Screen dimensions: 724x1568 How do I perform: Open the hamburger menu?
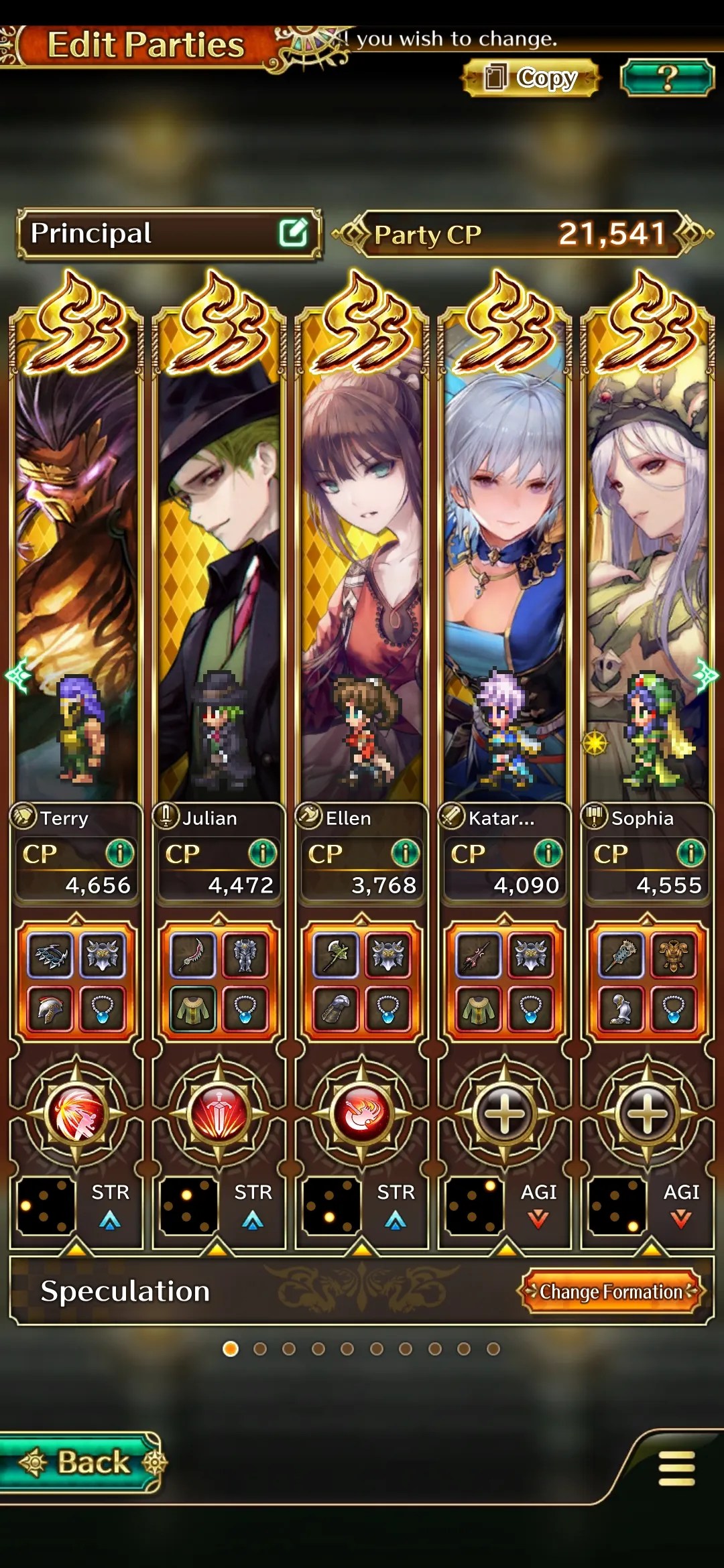(x=676, y=1468)
